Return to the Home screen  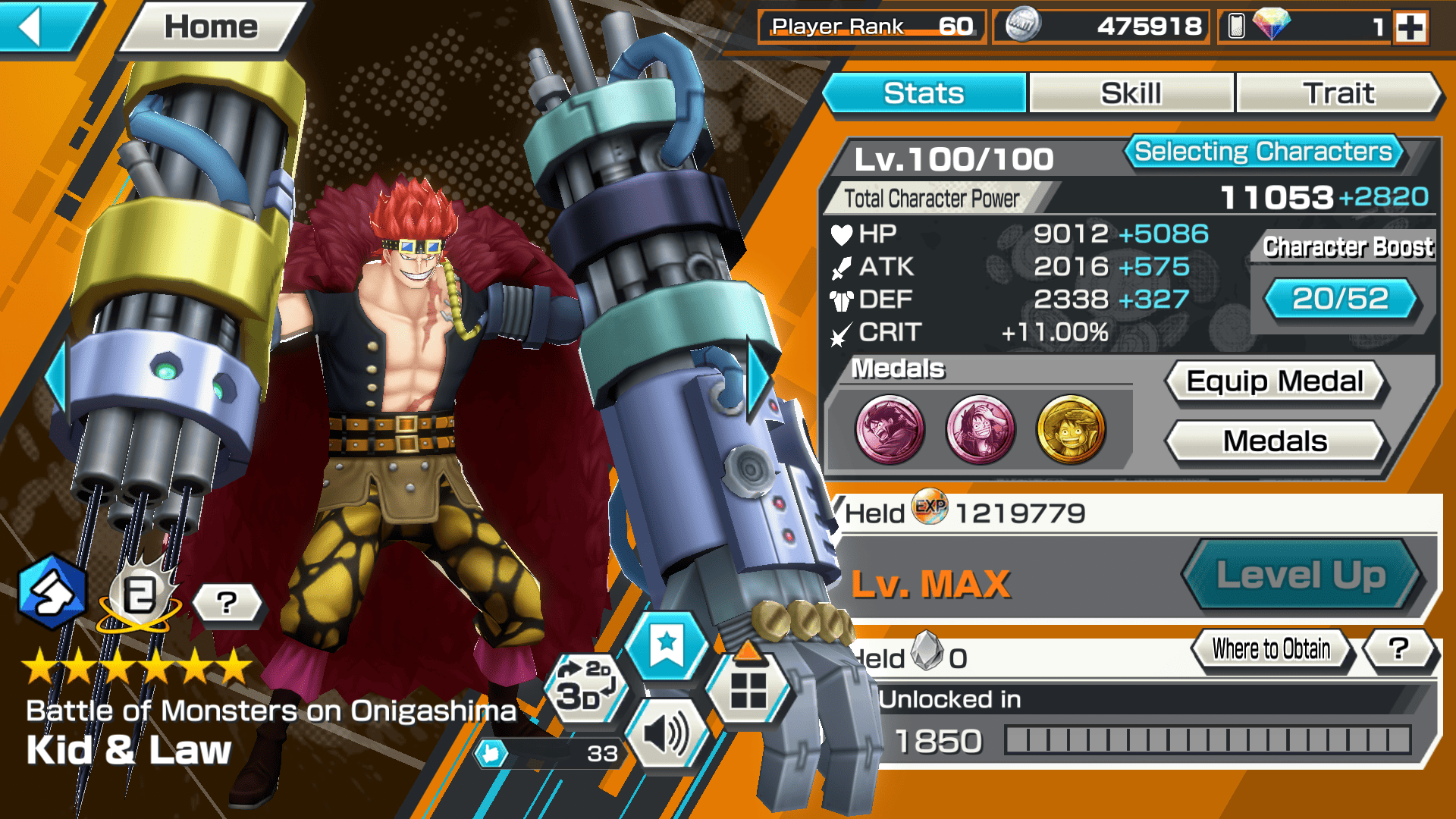point(211,27)
